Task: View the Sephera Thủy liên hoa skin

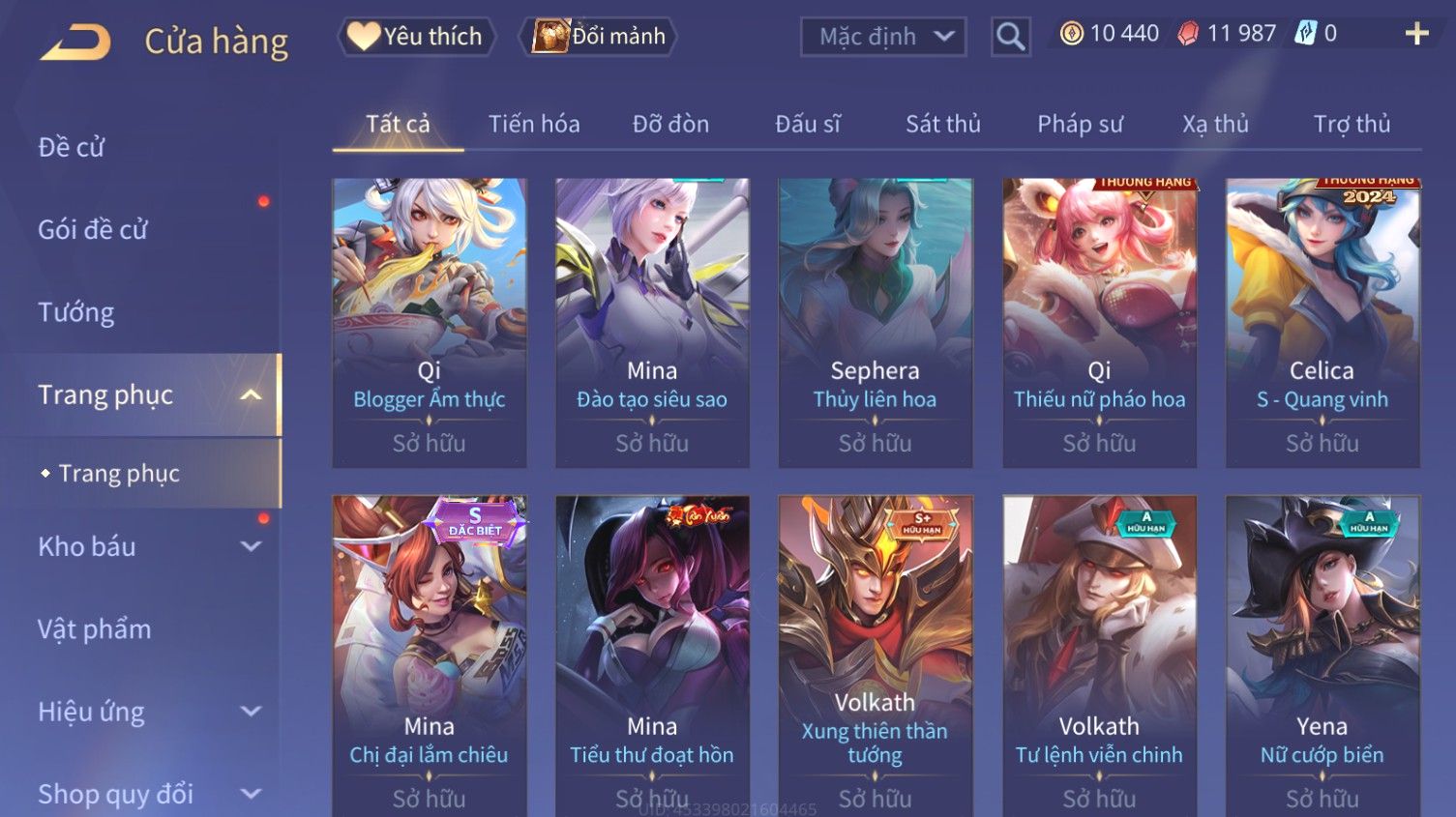Action: [876, 322]
